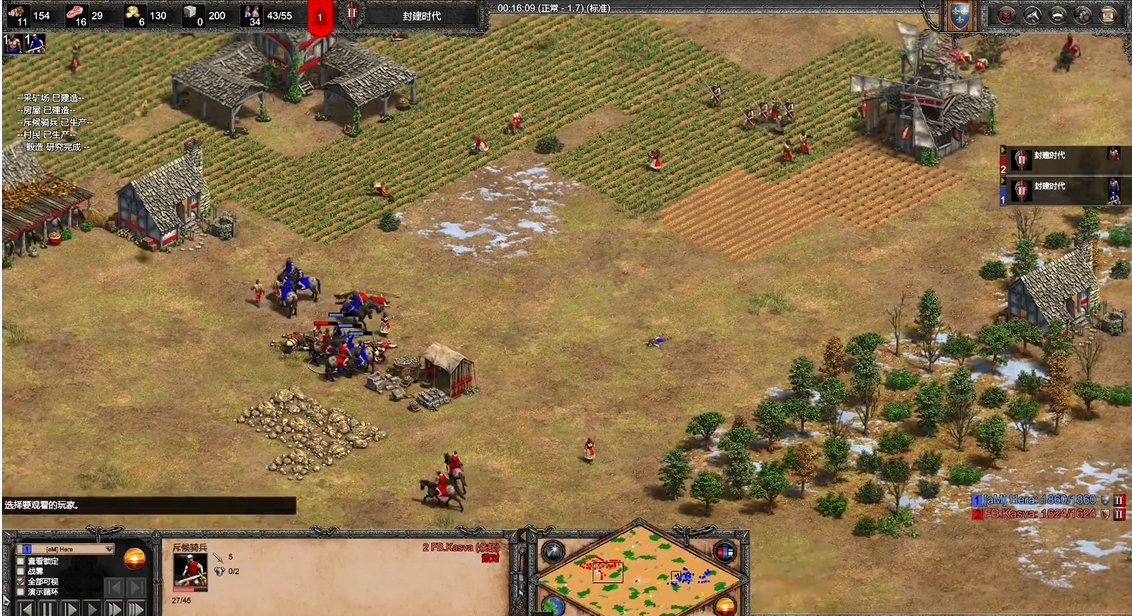Open the [aM] Hera player dropdown
This screenshot has width=1132, height=616.
[66, 549]
